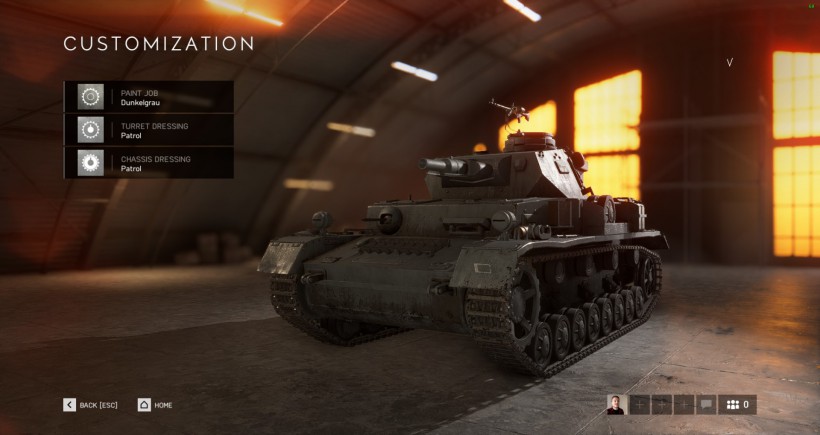Return to the Home screen
The image size is (820, 435).
(155, 405)
